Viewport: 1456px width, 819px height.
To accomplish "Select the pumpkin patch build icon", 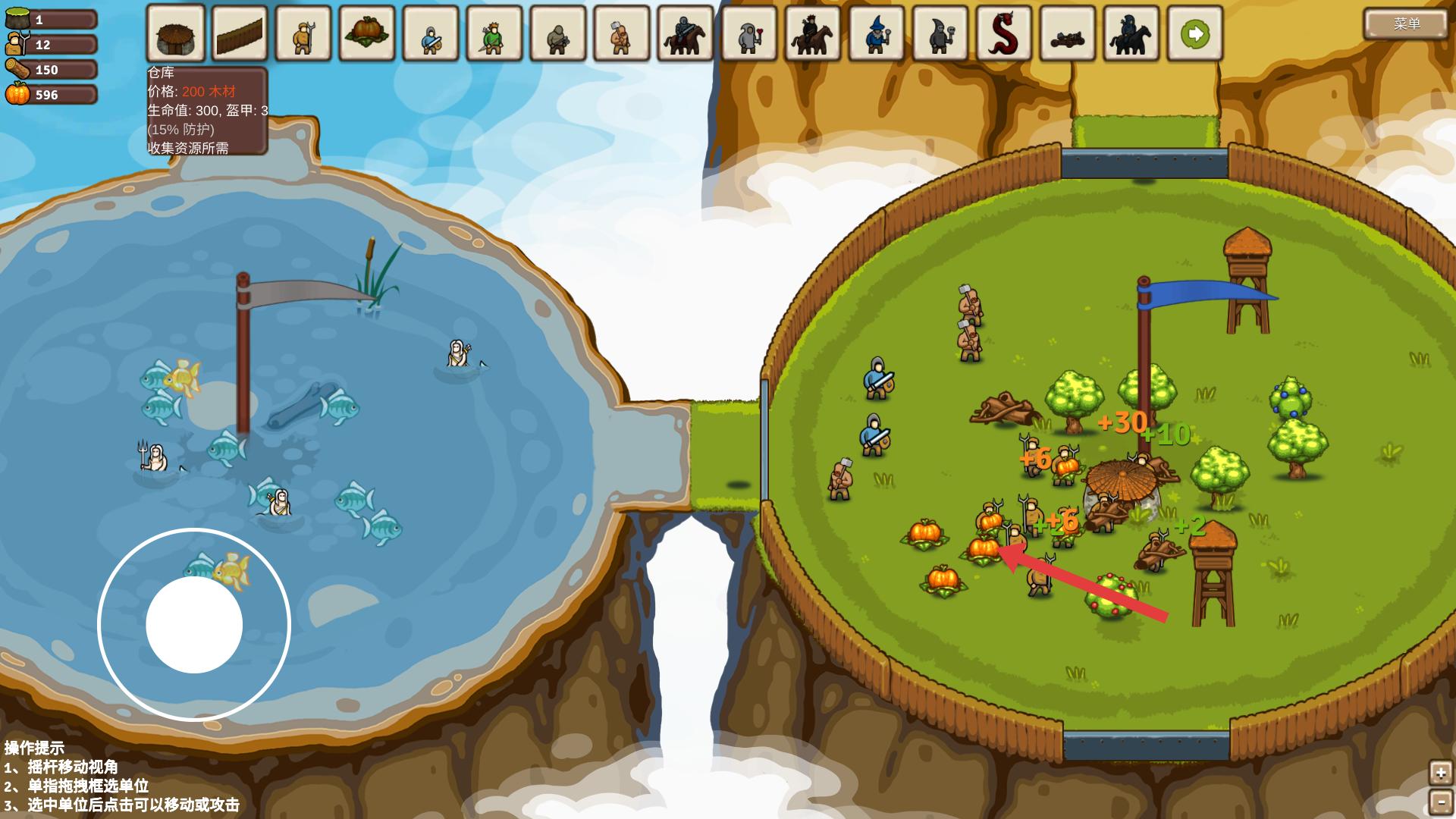I will pyautogui.click(x=367, y=34).
